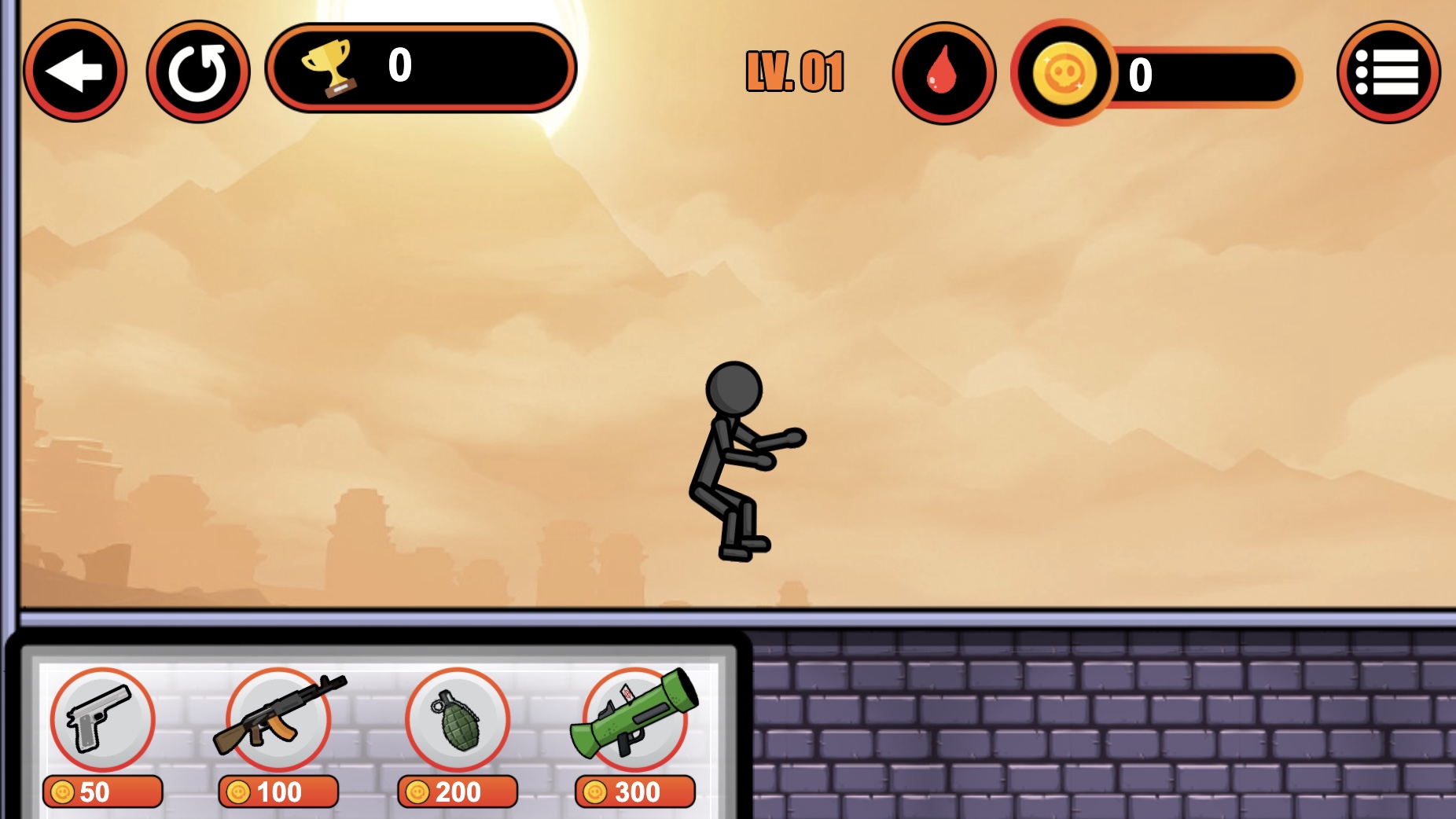This screenshot has height=819, width=1456.
Task: Buy the grenade for 200 coins
Action: tap(456, 792)
